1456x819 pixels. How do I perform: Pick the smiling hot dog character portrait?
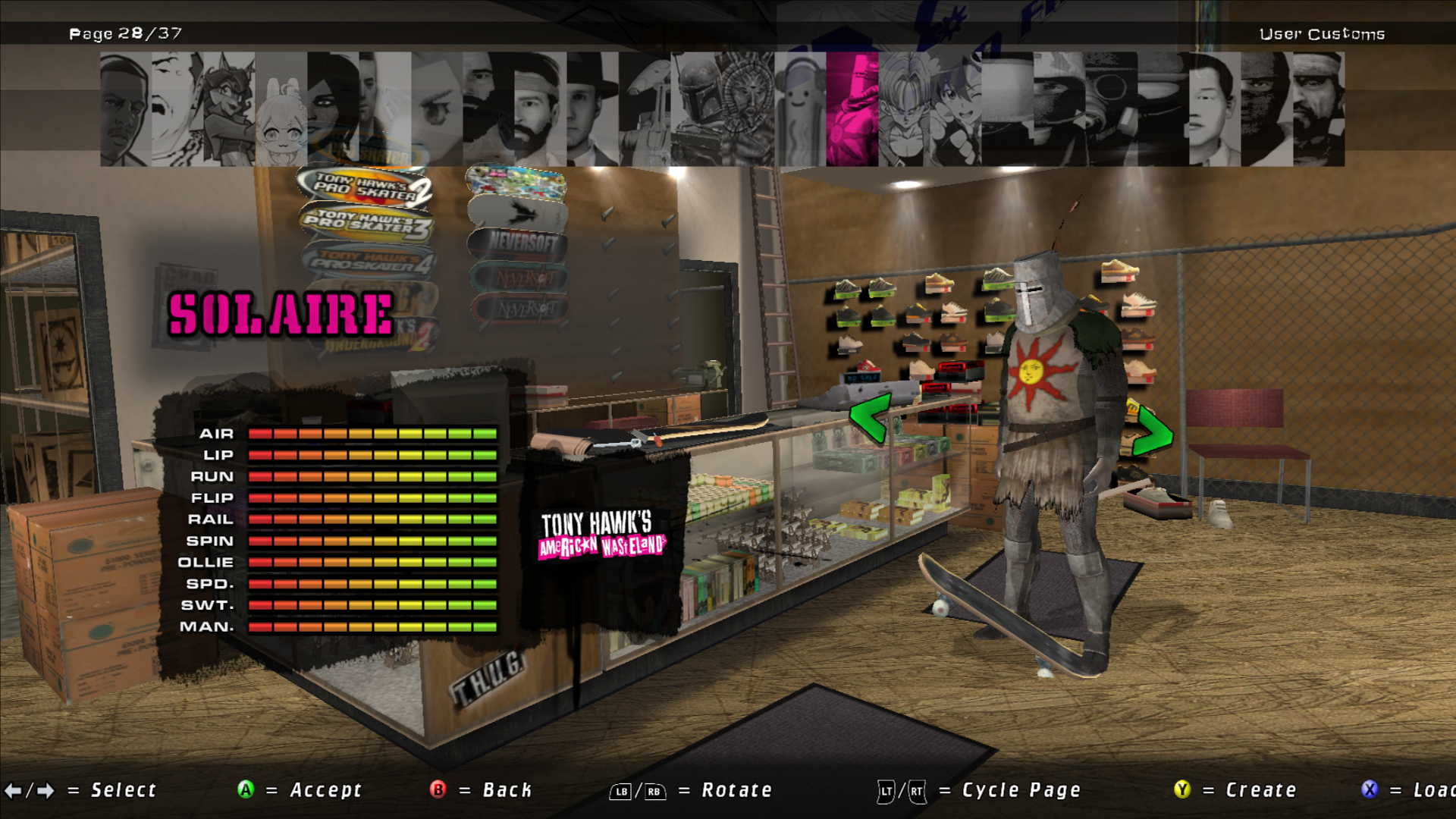click(x=800, y=109)
